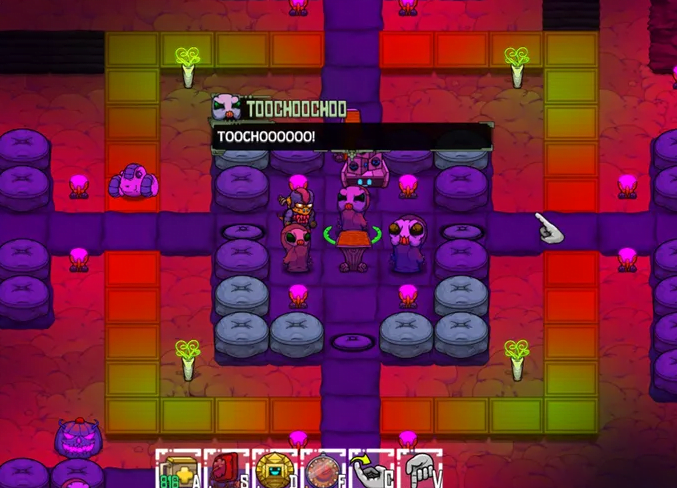Use the red book hotbar item

point(225,470)
